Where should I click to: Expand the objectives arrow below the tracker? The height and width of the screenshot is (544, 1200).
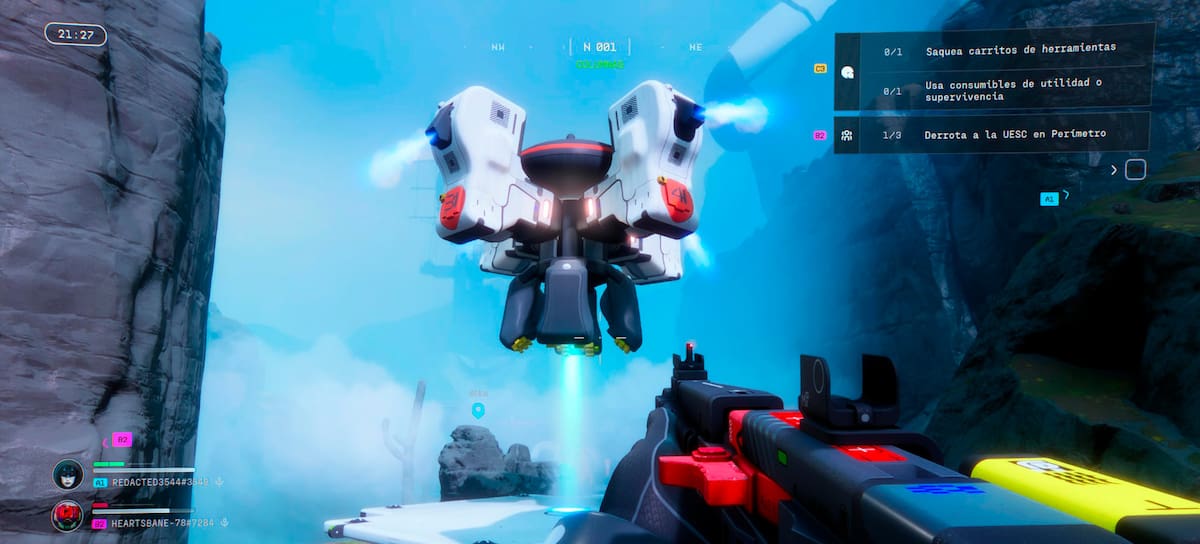[x=1114, y=170]
